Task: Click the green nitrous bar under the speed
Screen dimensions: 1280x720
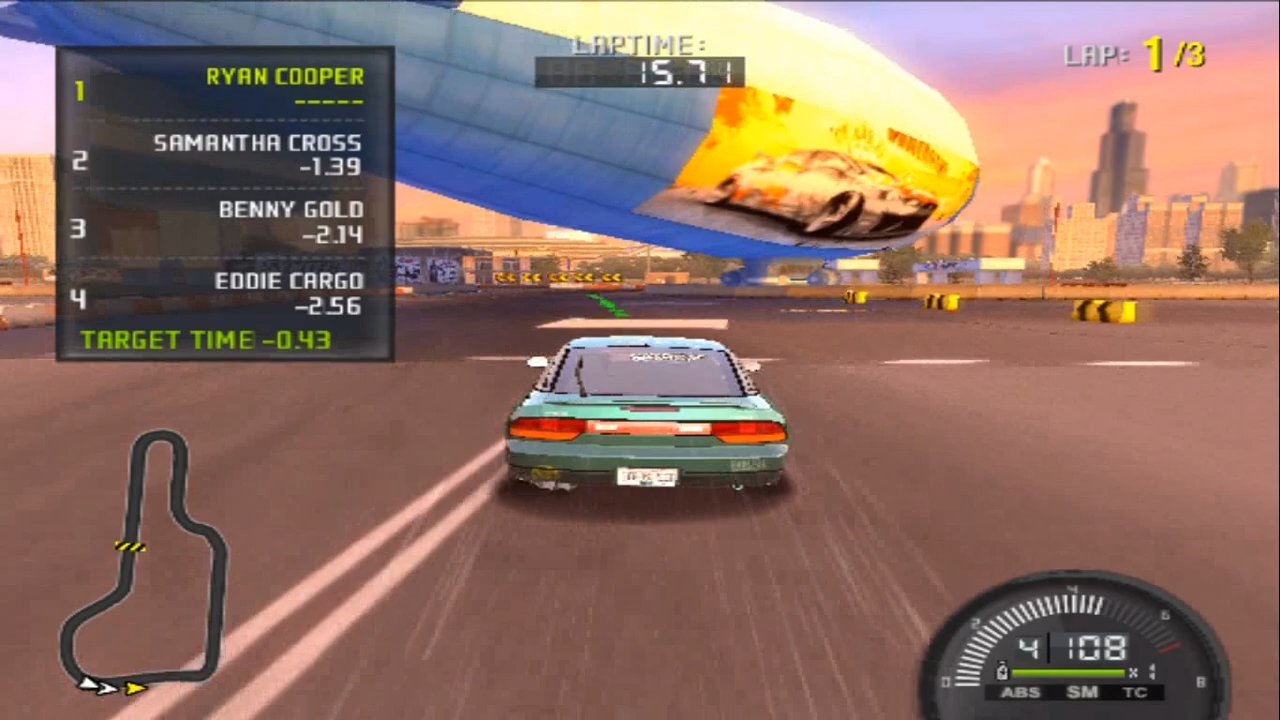Action: 1068,672
